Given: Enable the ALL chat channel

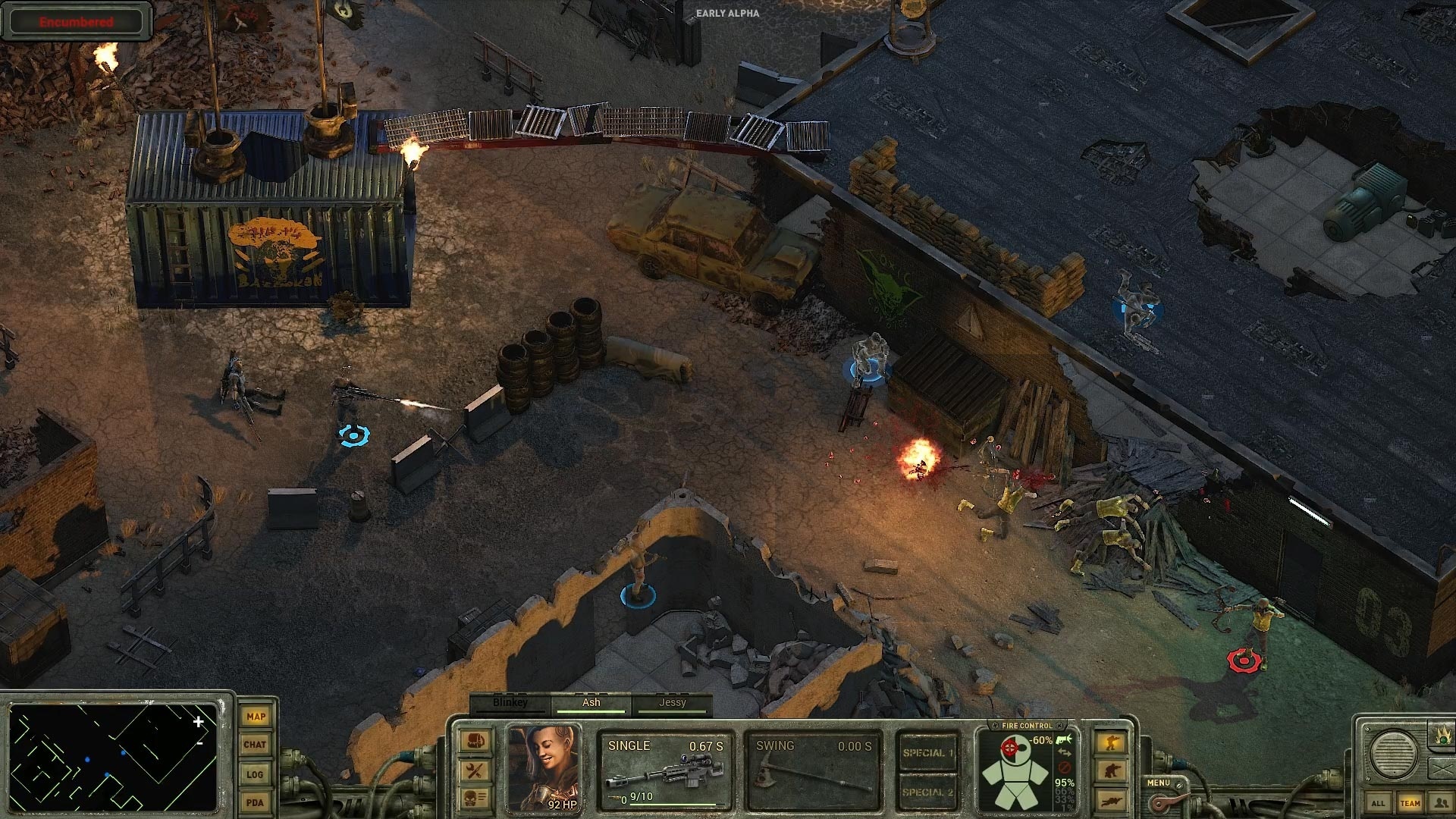Looking at the screenshot, I should [x=1379, y=802].
